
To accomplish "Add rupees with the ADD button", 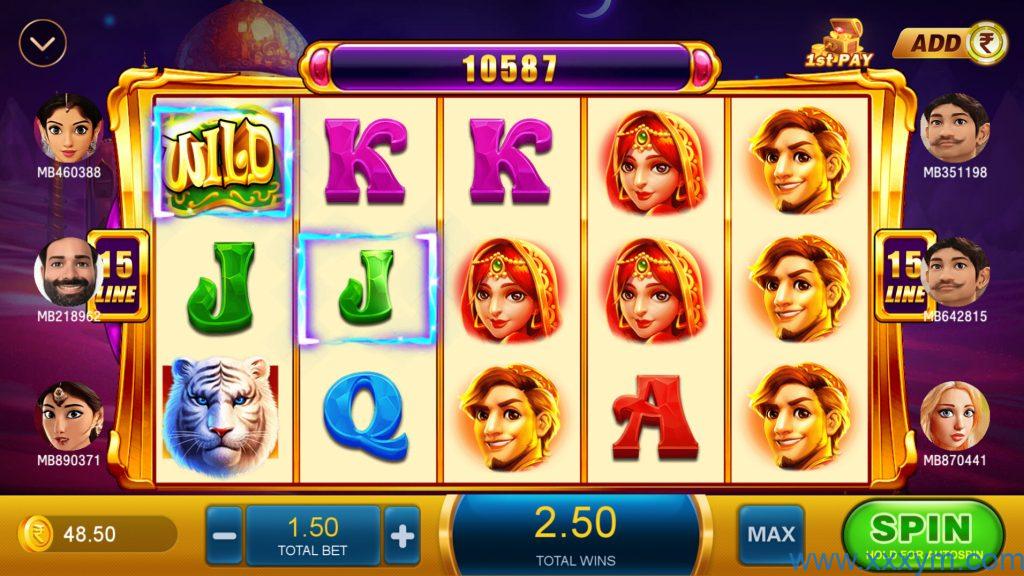I will [x=949, y=43].
